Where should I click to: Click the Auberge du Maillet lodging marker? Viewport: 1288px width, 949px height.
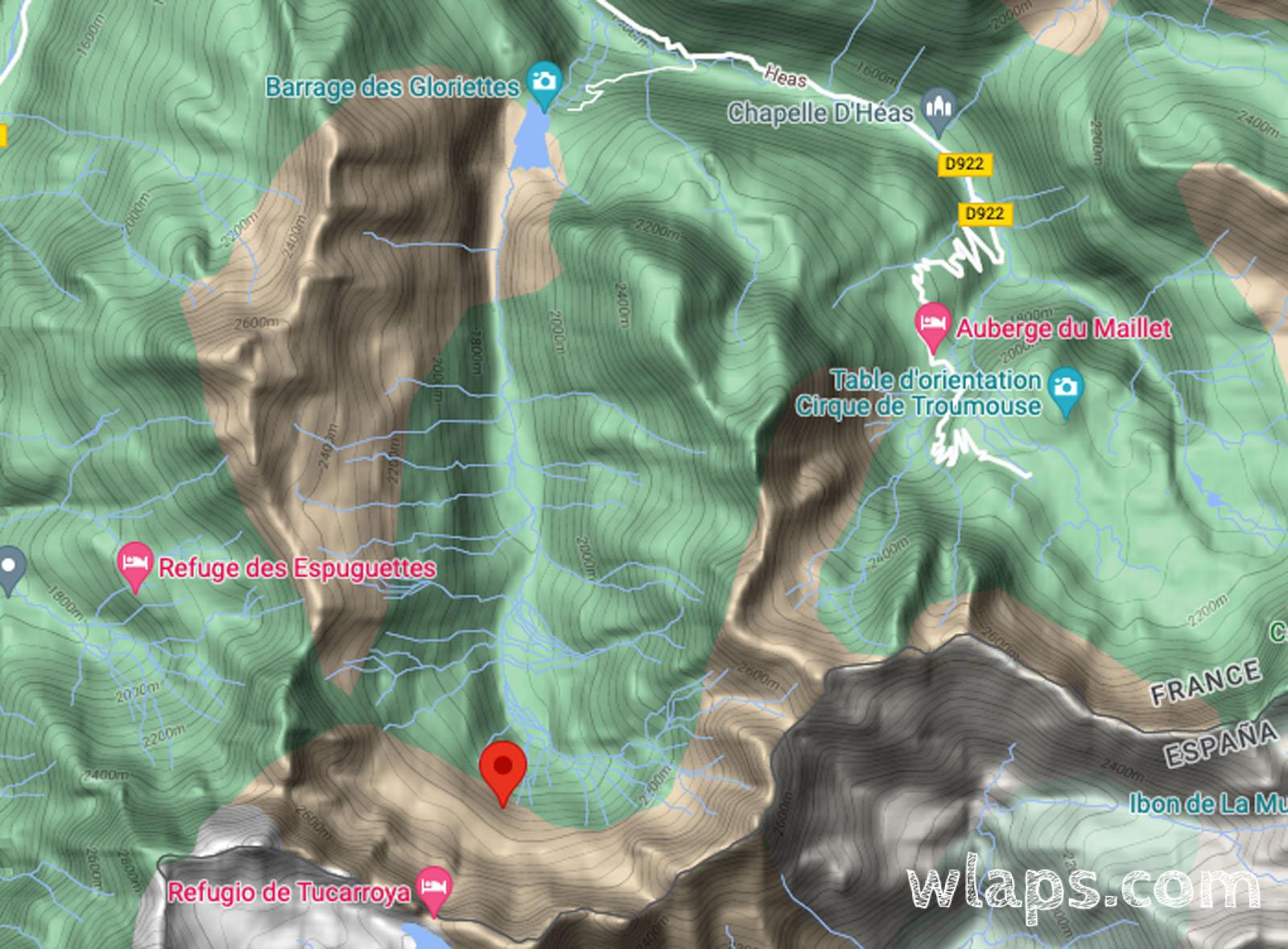[x=932, y=324]
